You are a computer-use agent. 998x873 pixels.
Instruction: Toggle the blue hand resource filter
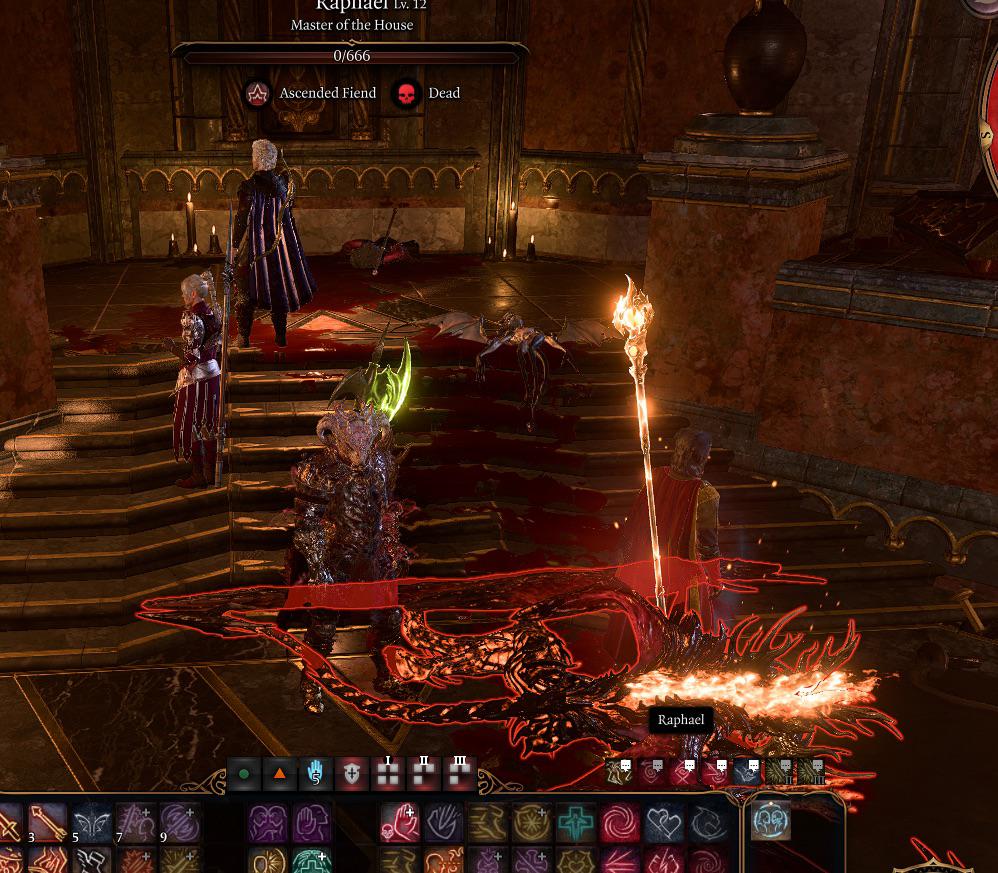pyautogui.click(x=315, y=774)
